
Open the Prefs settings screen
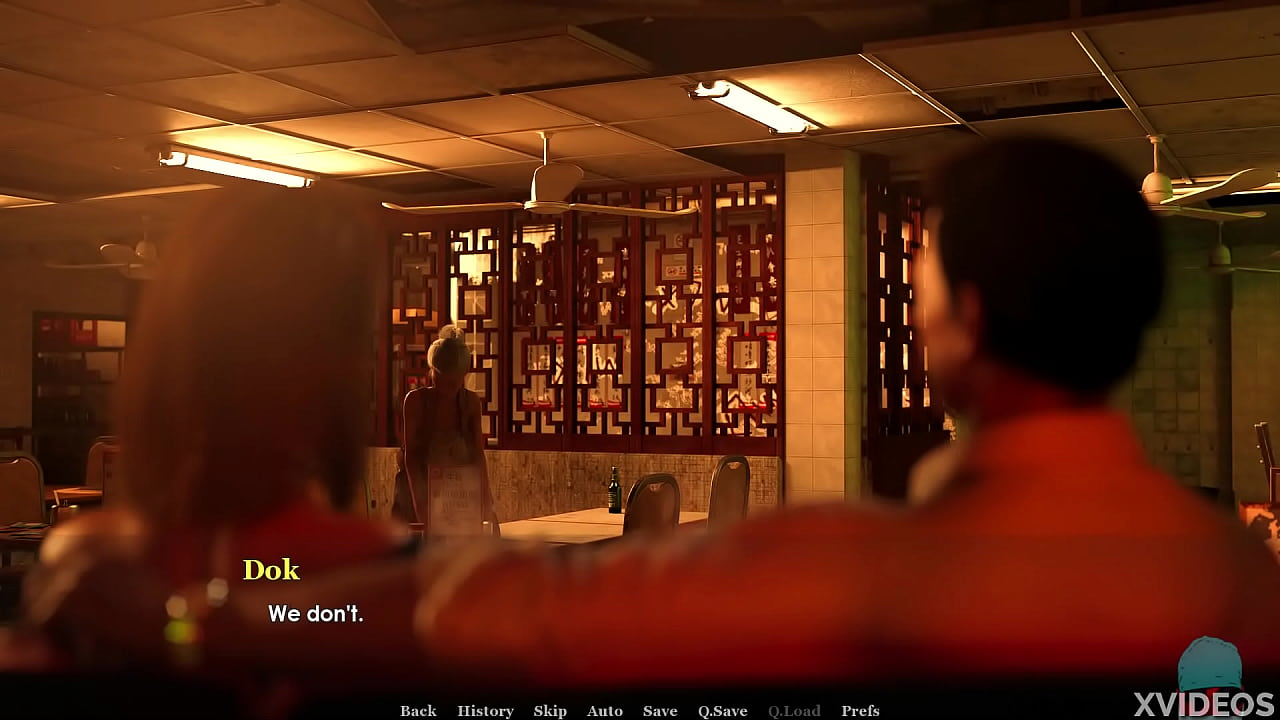(x=860, y=711)
